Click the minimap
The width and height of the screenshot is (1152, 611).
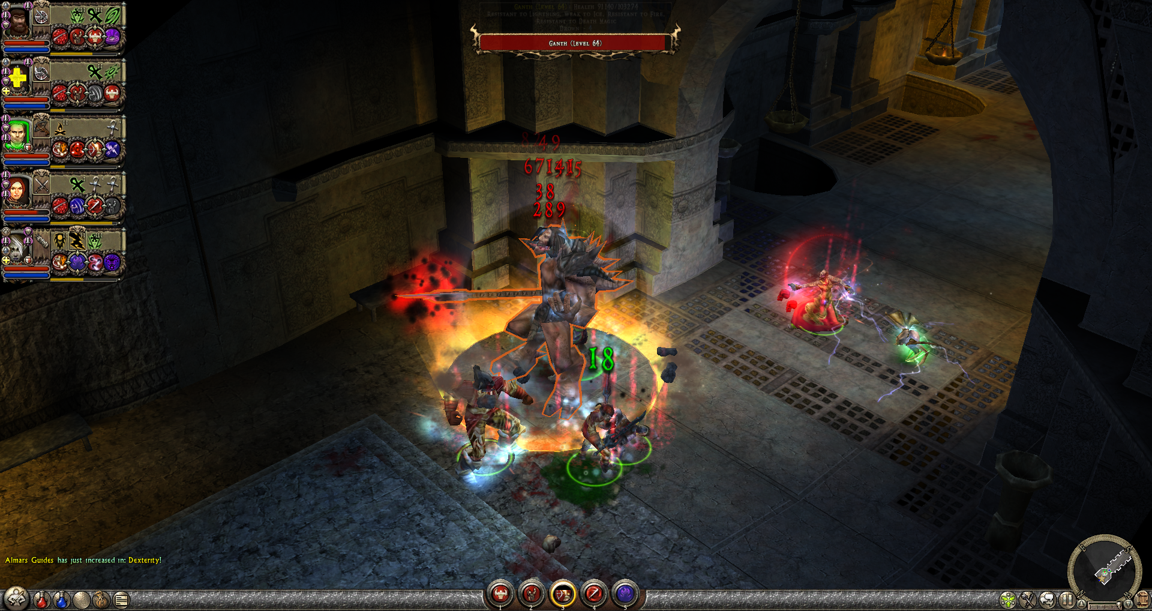click(x=1104, y=568)
